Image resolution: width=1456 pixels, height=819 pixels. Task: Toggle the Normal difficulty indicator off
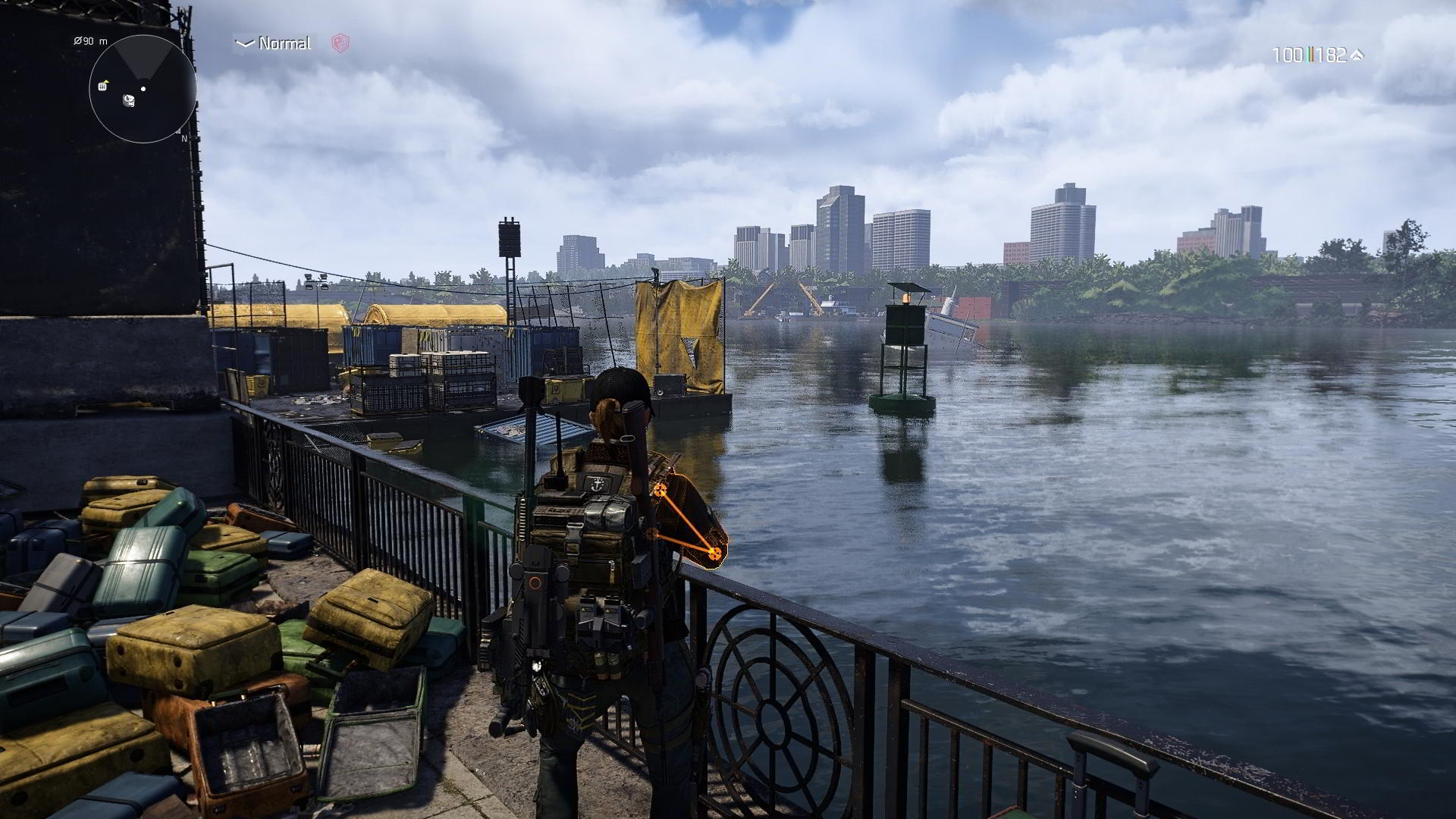coord(284,44)
